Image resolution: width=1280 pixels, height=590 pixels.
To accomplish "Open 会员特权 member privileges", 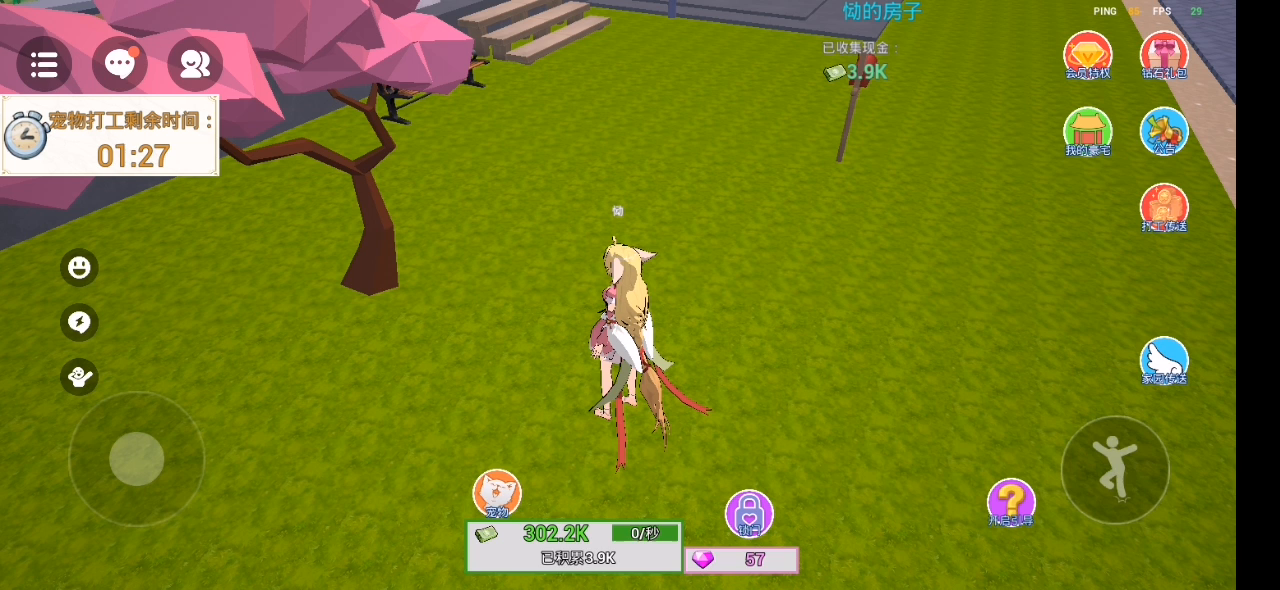I will [1087, 55].
